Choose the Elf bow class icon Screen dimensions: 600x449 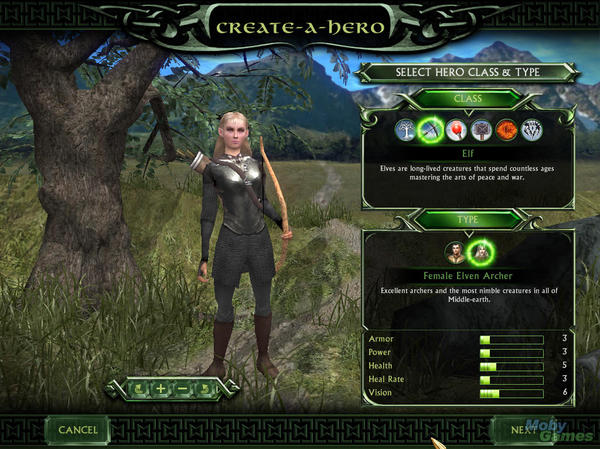[x=430, y=129]
